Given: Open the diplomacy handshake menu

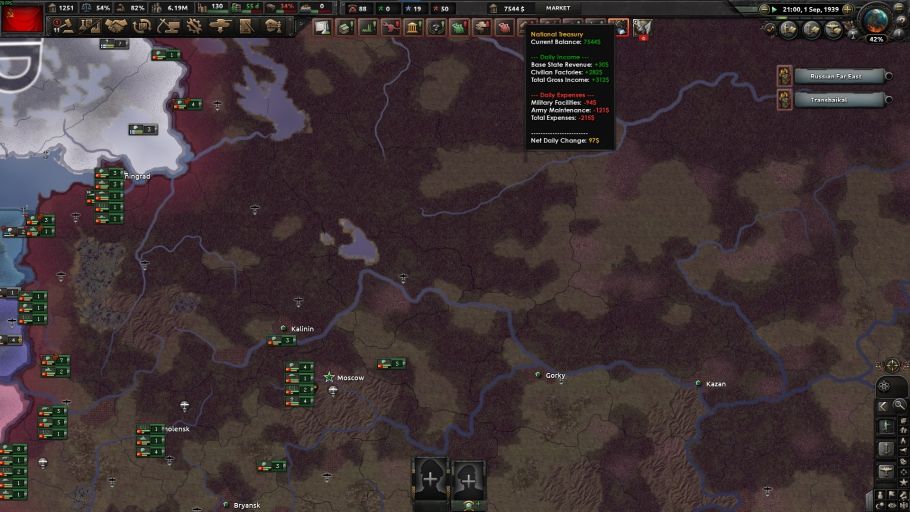Looking at the screenshot, I should [x=116, y=26].
